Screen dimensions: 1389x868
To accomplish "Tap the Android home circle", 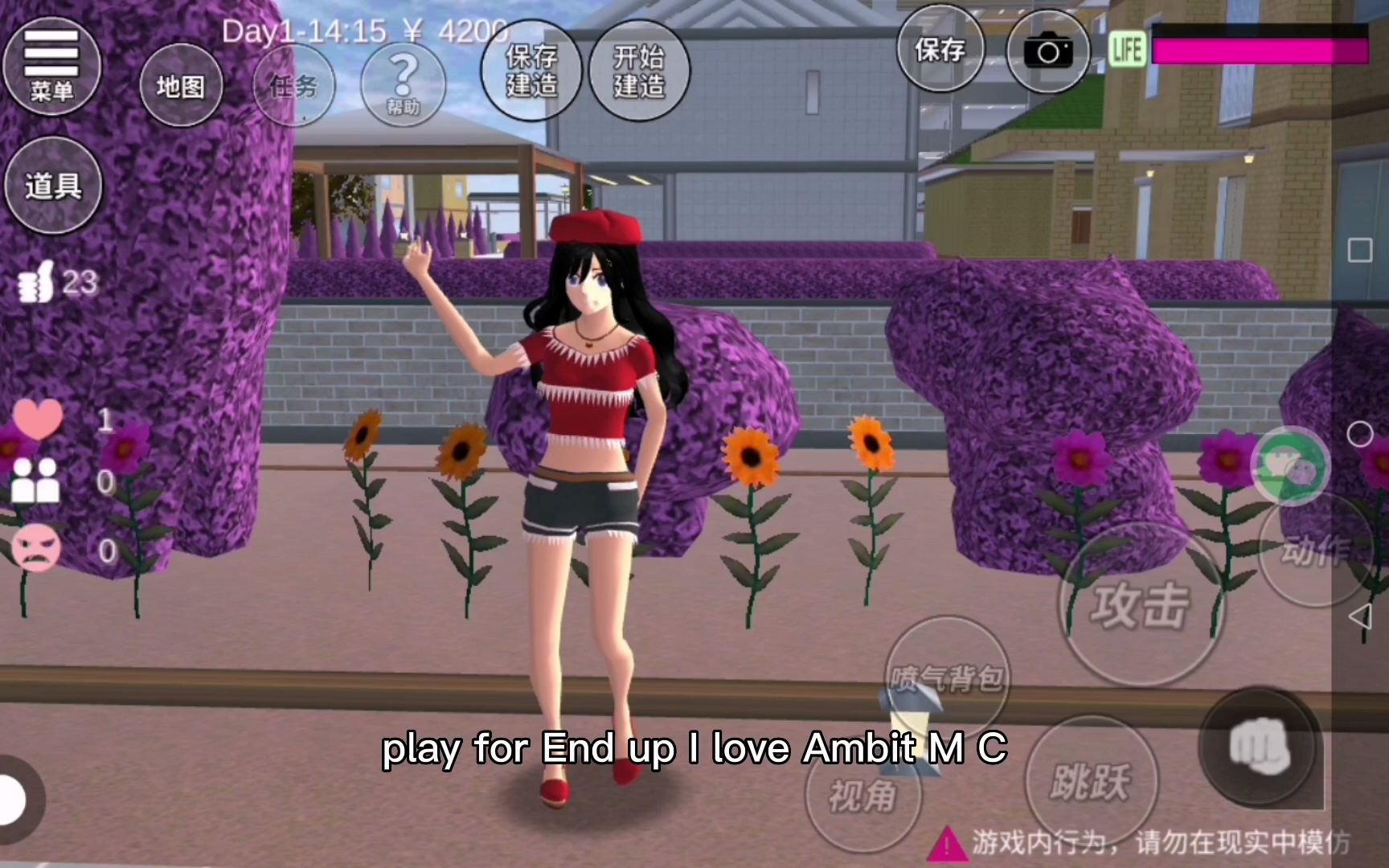I will [1359, 435].
